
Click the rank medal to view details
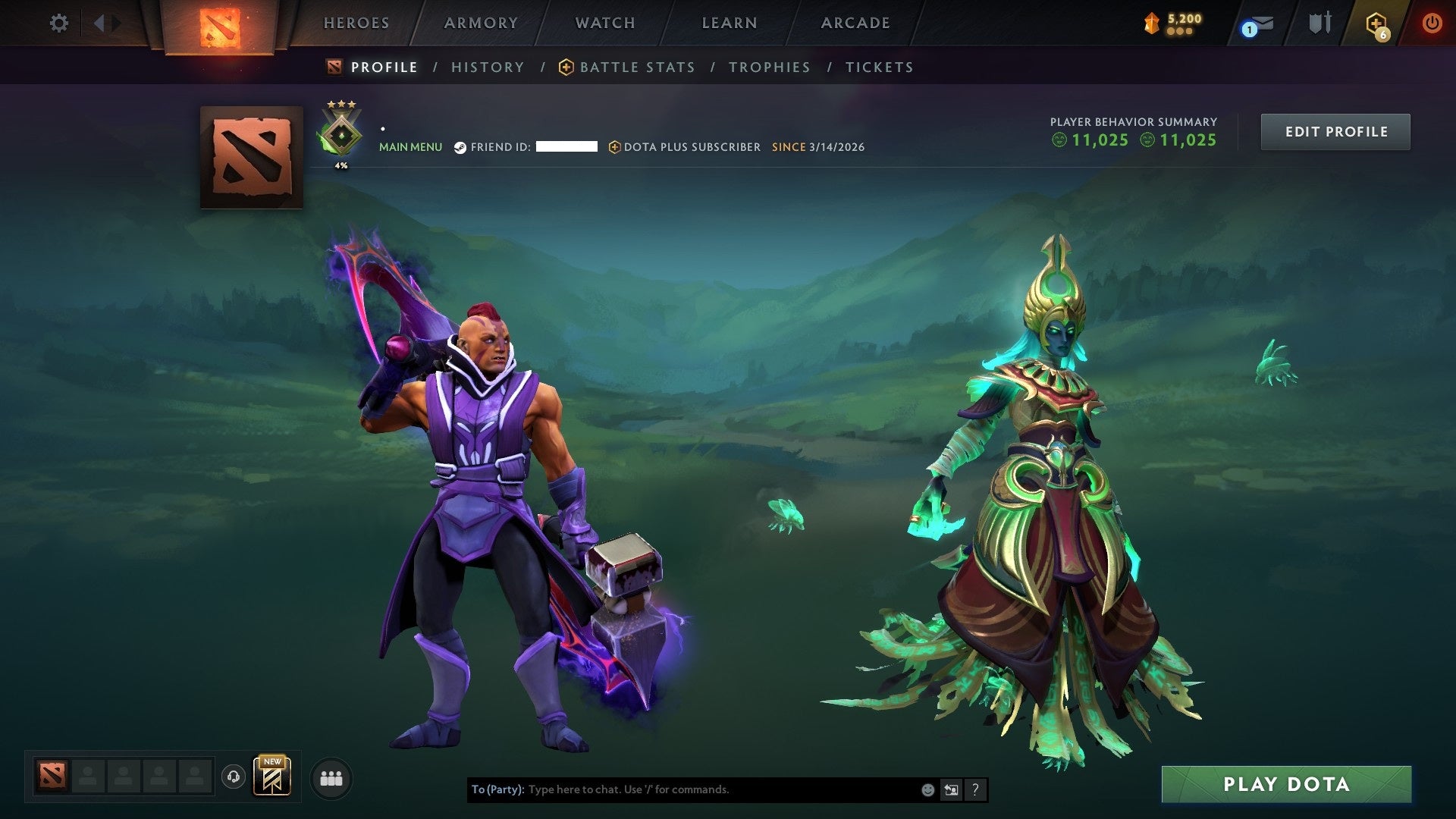(x=341, y=130)
